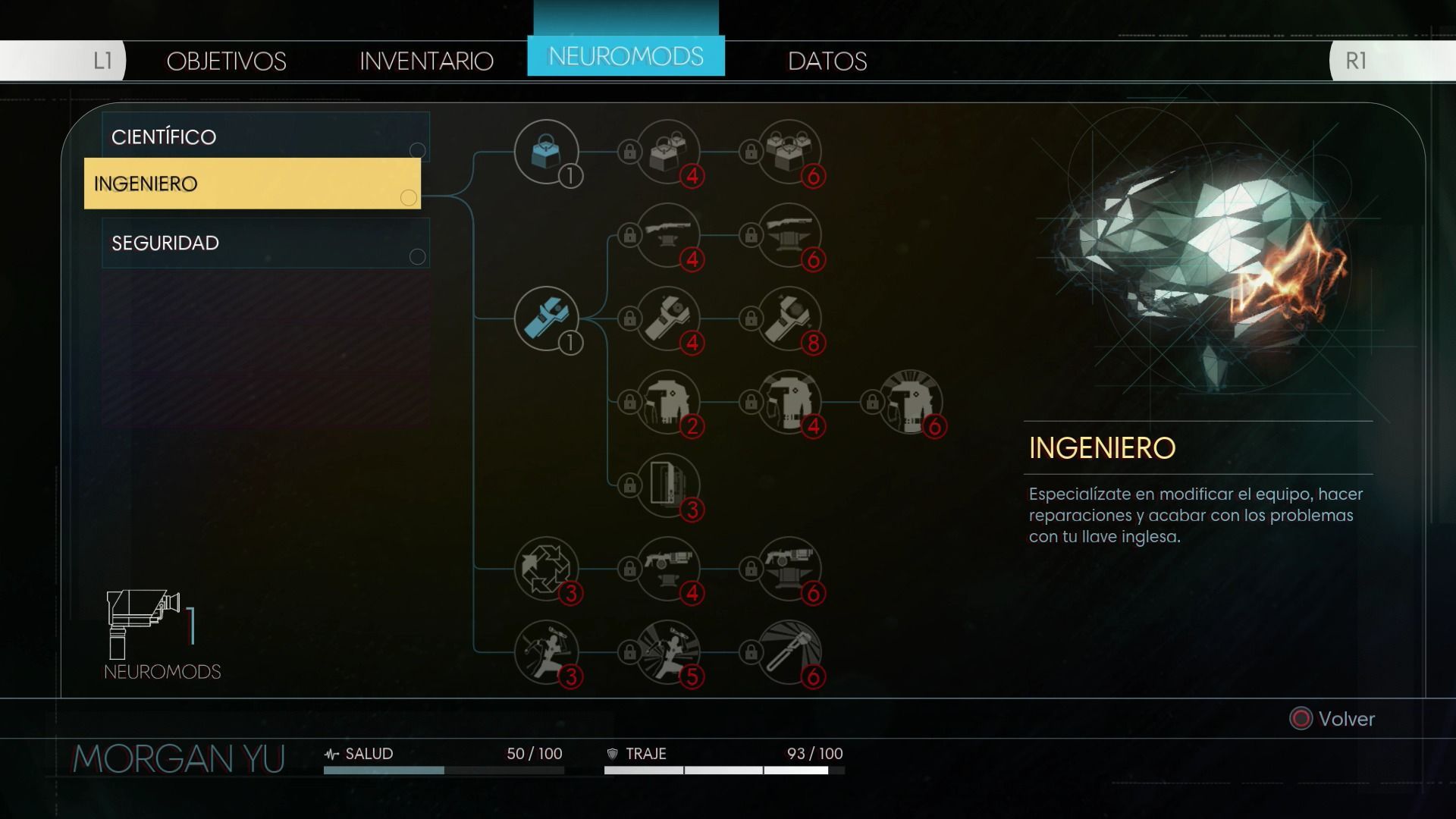Viewport: 1456px width, 819px height.
Task: Pick the three-weights skill costing 6
Action: point(789,152)
